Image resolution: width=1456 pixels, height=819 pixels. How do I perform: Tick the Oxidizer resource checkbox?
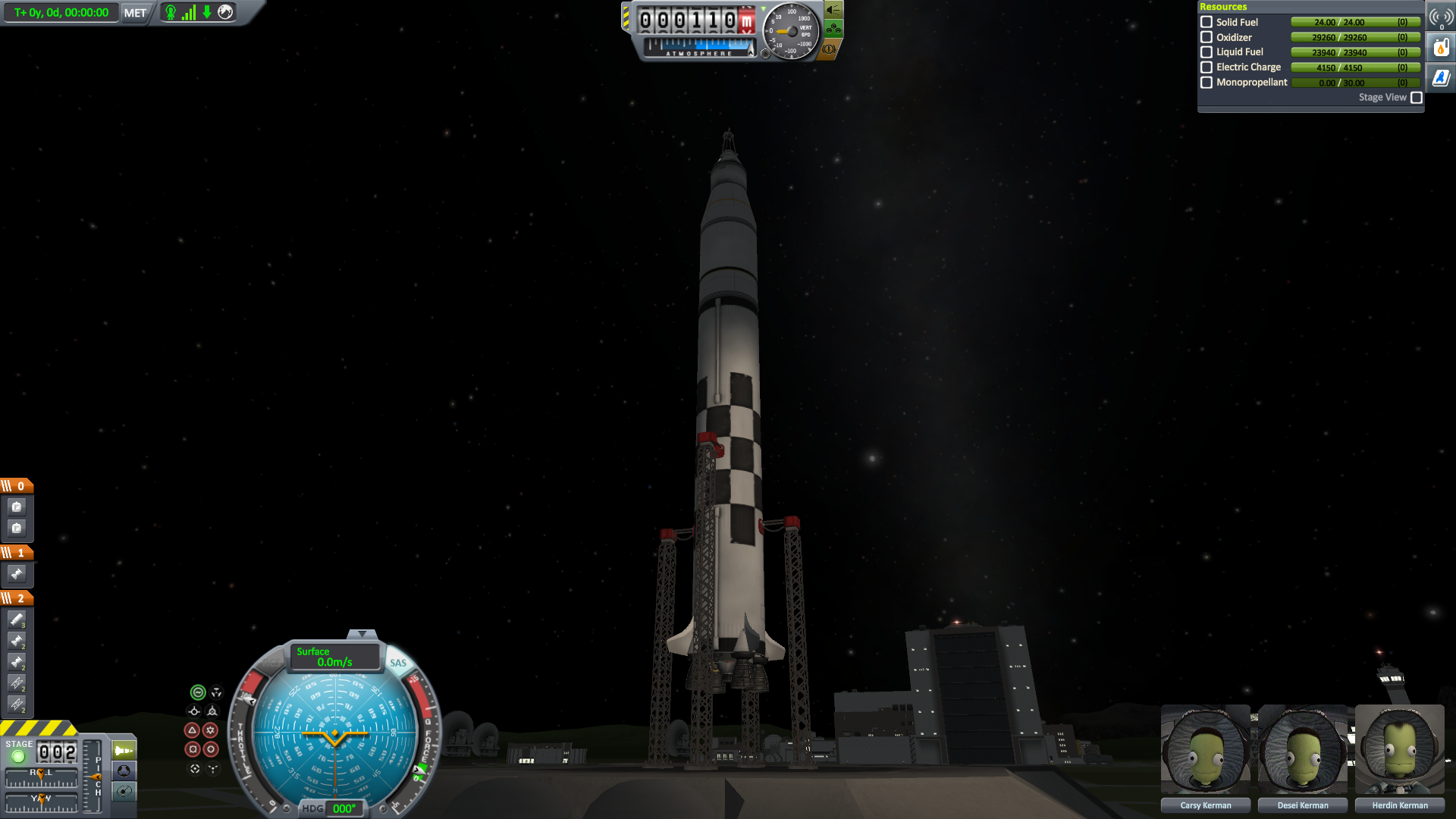(x=1207, y=37)
